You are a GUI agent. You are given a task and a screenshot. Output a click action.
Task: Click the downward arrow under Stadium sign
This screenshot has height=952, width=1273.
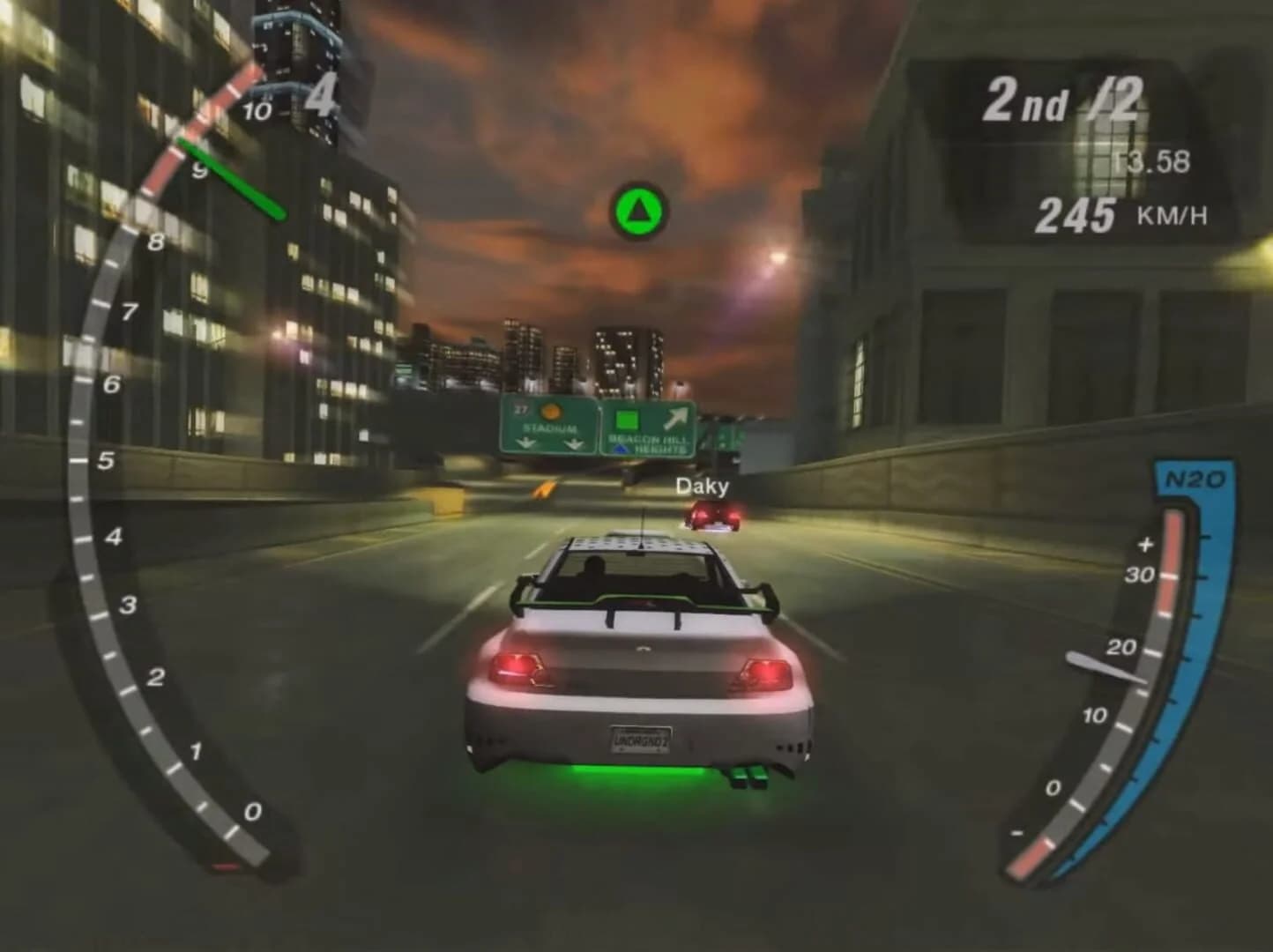coord(527,443)
